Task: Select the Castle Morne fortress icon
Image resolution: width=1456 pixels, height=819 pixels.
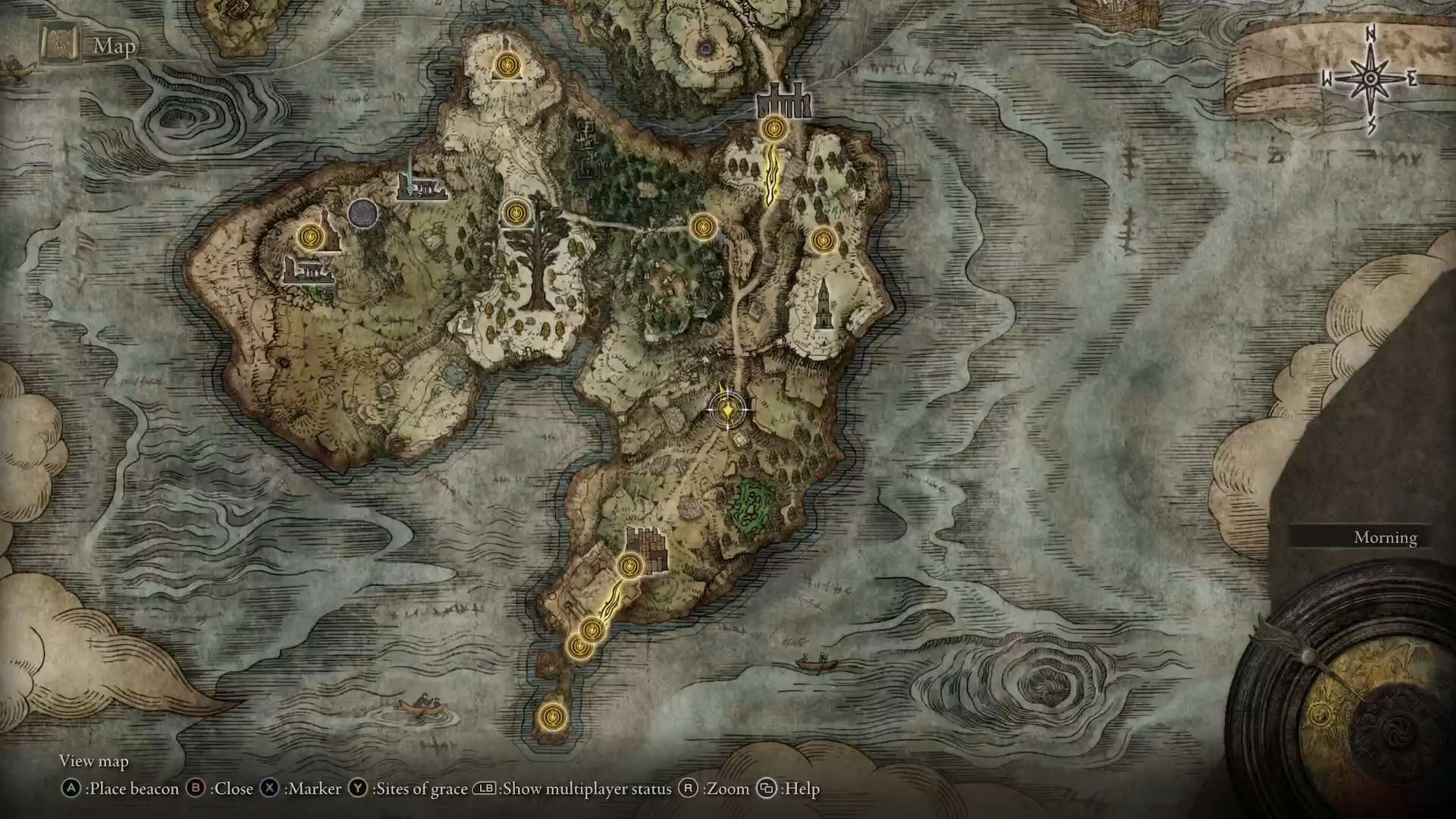Action: [x=647, y=546]
